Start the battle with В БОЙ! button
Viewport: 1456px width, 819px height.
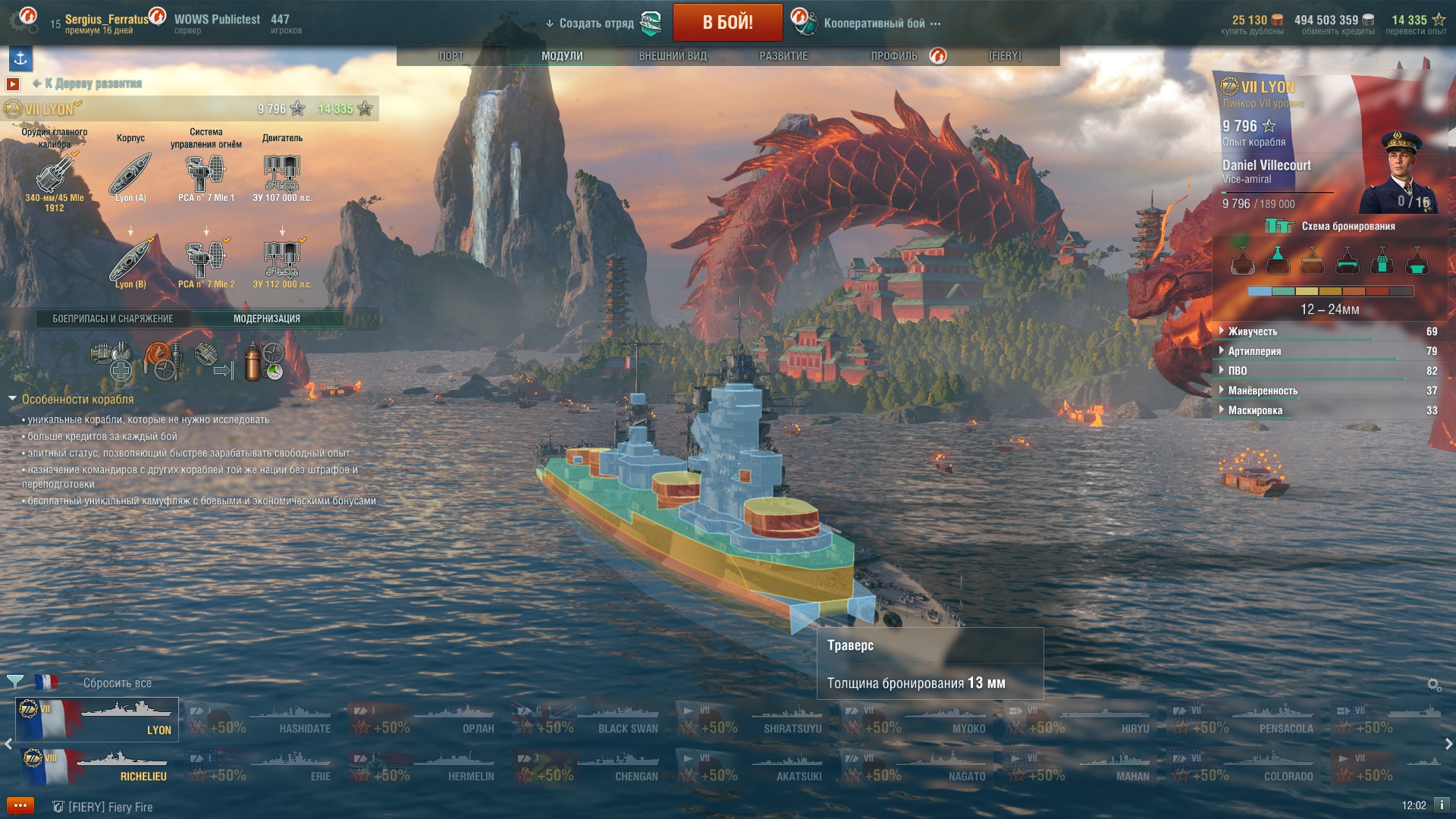pyautogui.click(x=727, y=22)
